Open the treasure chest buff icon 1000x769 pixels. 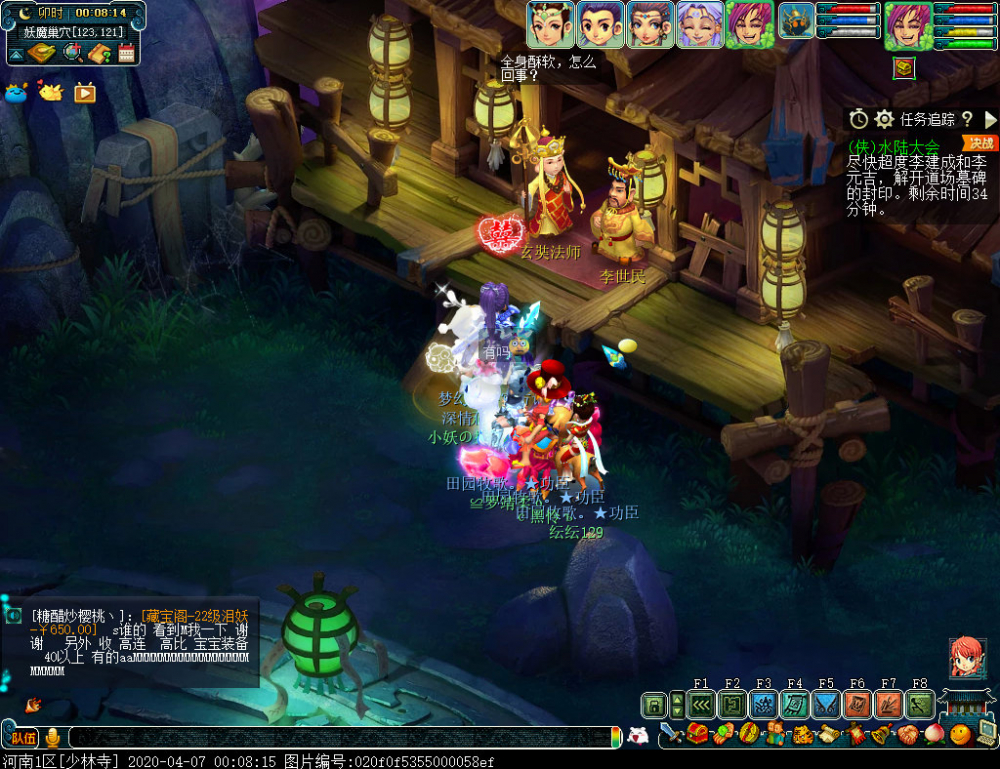[903, 67]
